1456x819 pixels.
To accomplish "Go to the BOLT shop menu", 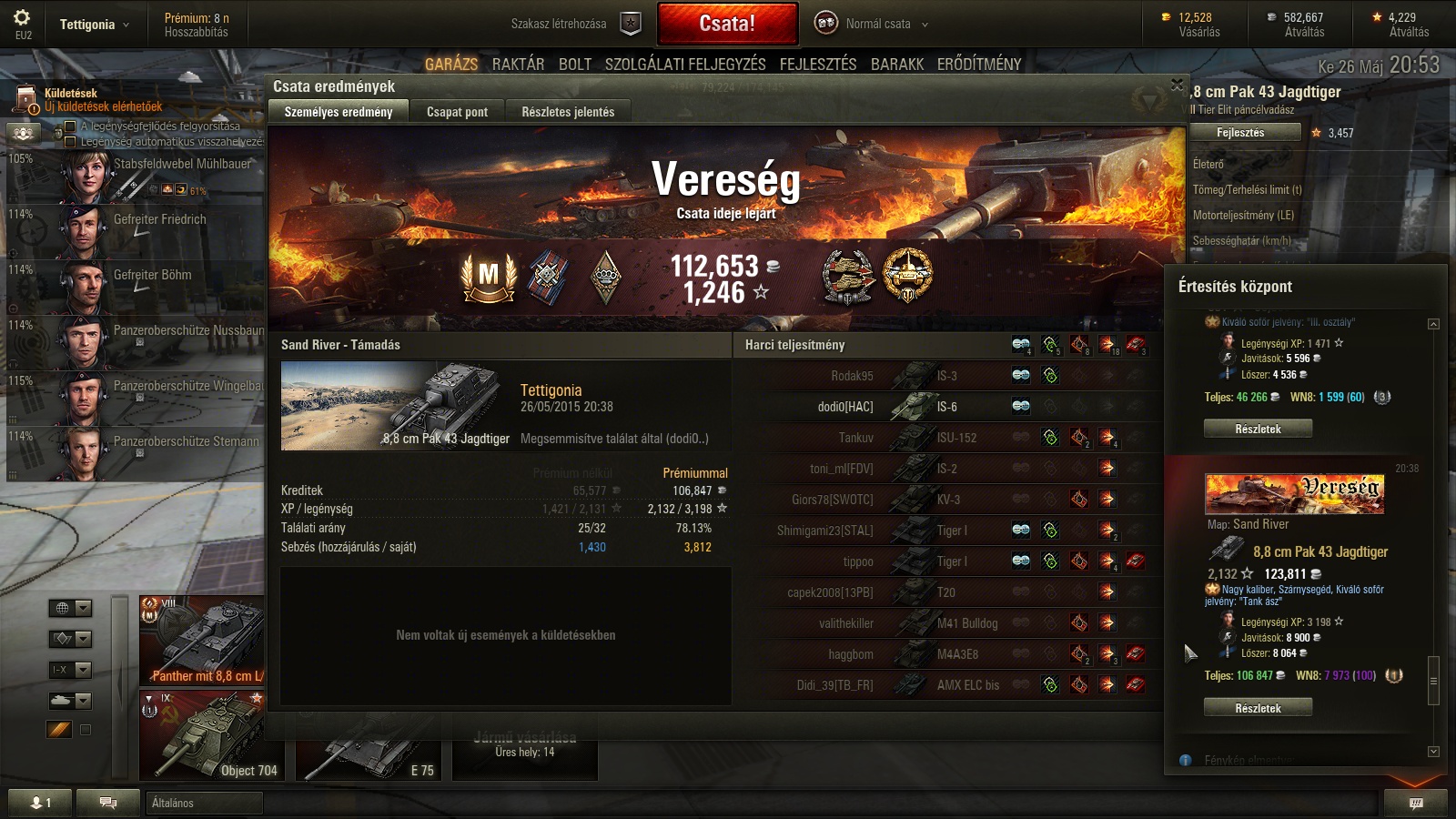I will (575, 64).
